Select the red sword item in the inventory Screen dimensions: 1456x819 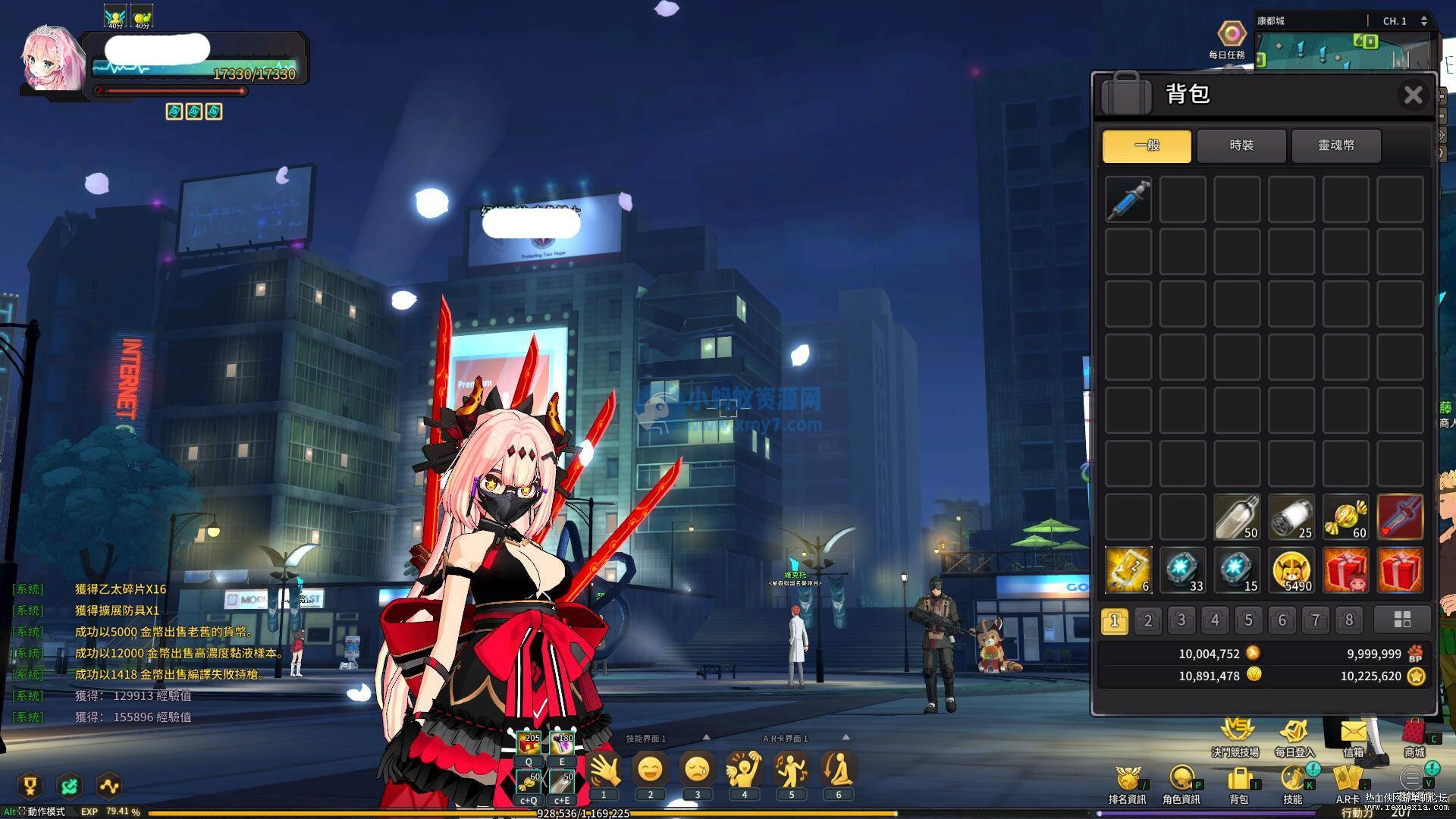coord(1399,516)
